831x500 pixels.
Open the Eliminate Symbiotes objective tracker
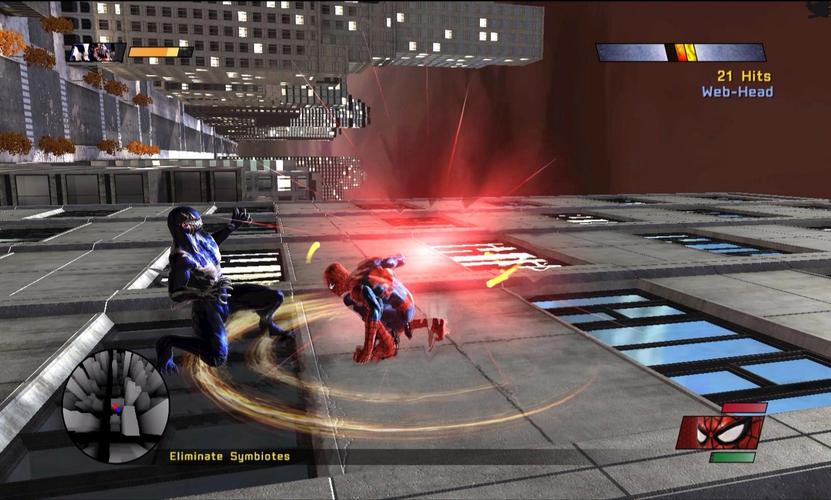[229, 456]
